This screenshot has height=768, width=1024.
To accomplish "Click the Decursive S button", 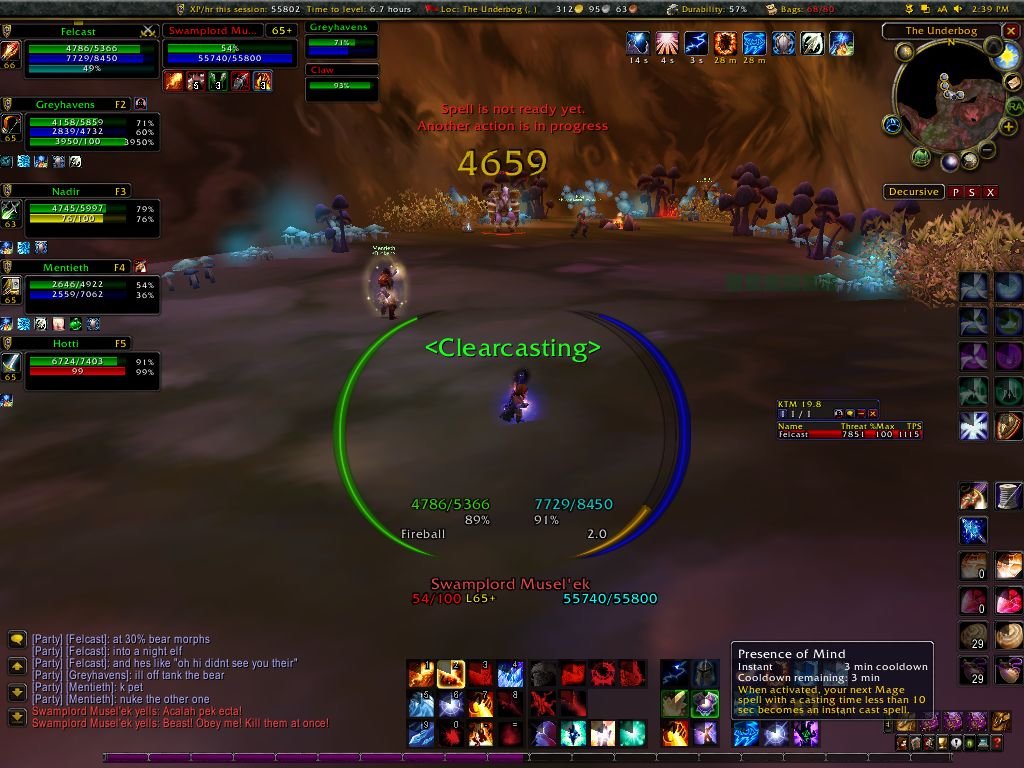I will tap(972, 192).
